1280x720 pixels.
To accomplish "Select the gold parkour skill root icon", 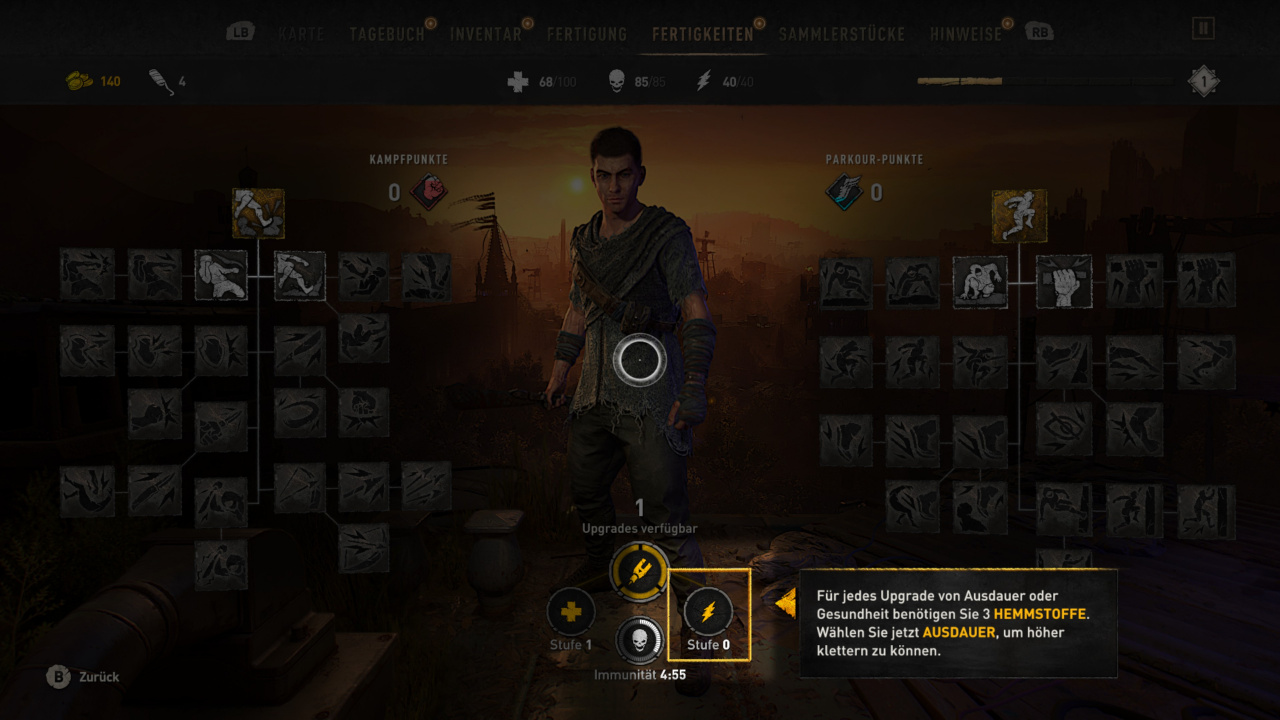I will pyautogui.click(x=1019, y=215).
